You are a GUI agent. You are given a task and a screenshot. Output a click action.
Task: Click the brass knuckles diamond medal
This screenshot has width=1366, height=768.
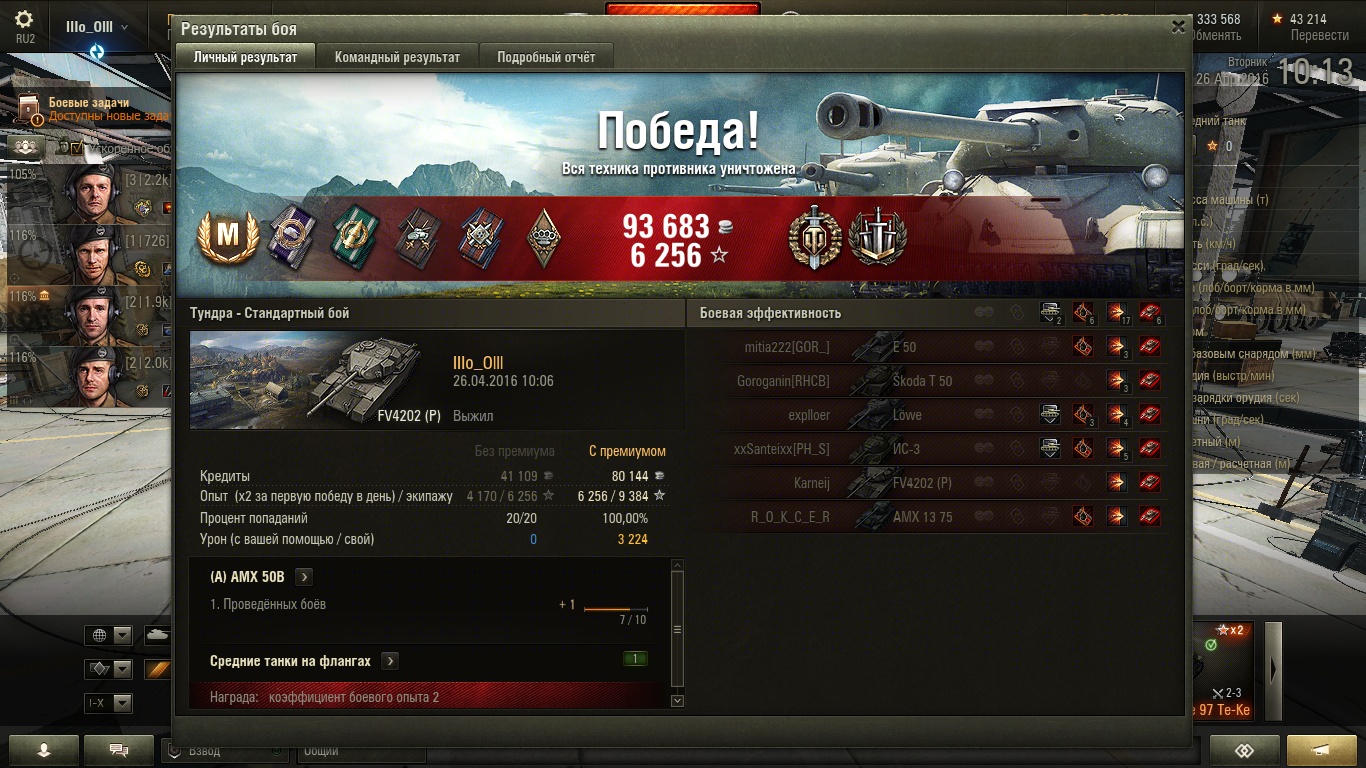pos(543,238)
